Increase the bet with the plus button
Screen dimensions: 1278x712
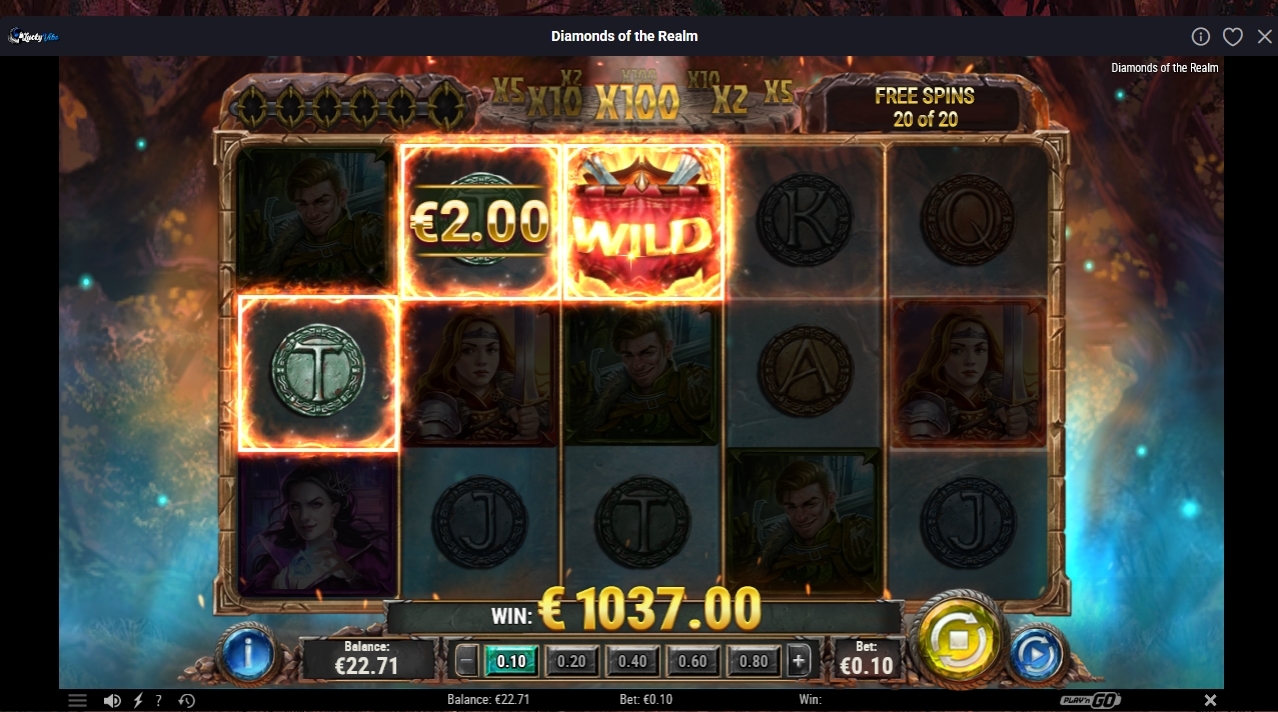[x=798, y=661]
